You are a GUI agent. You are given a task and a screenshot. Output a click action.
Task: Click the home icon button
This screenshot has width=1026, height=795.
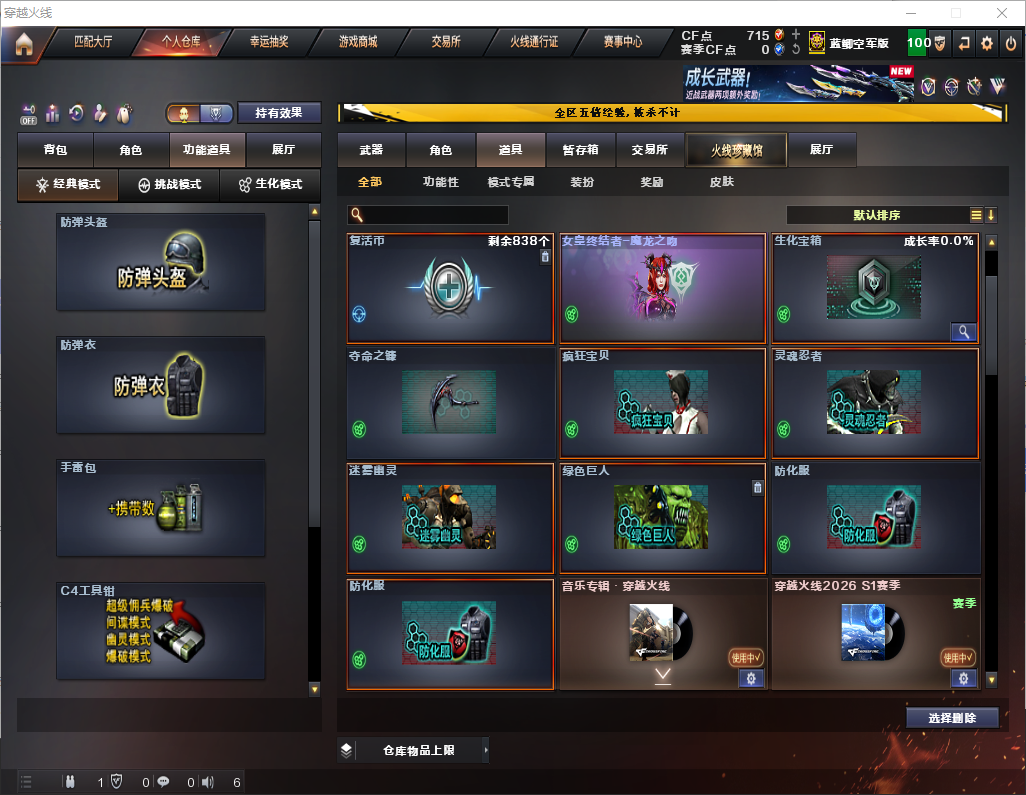tap(23, 43)
